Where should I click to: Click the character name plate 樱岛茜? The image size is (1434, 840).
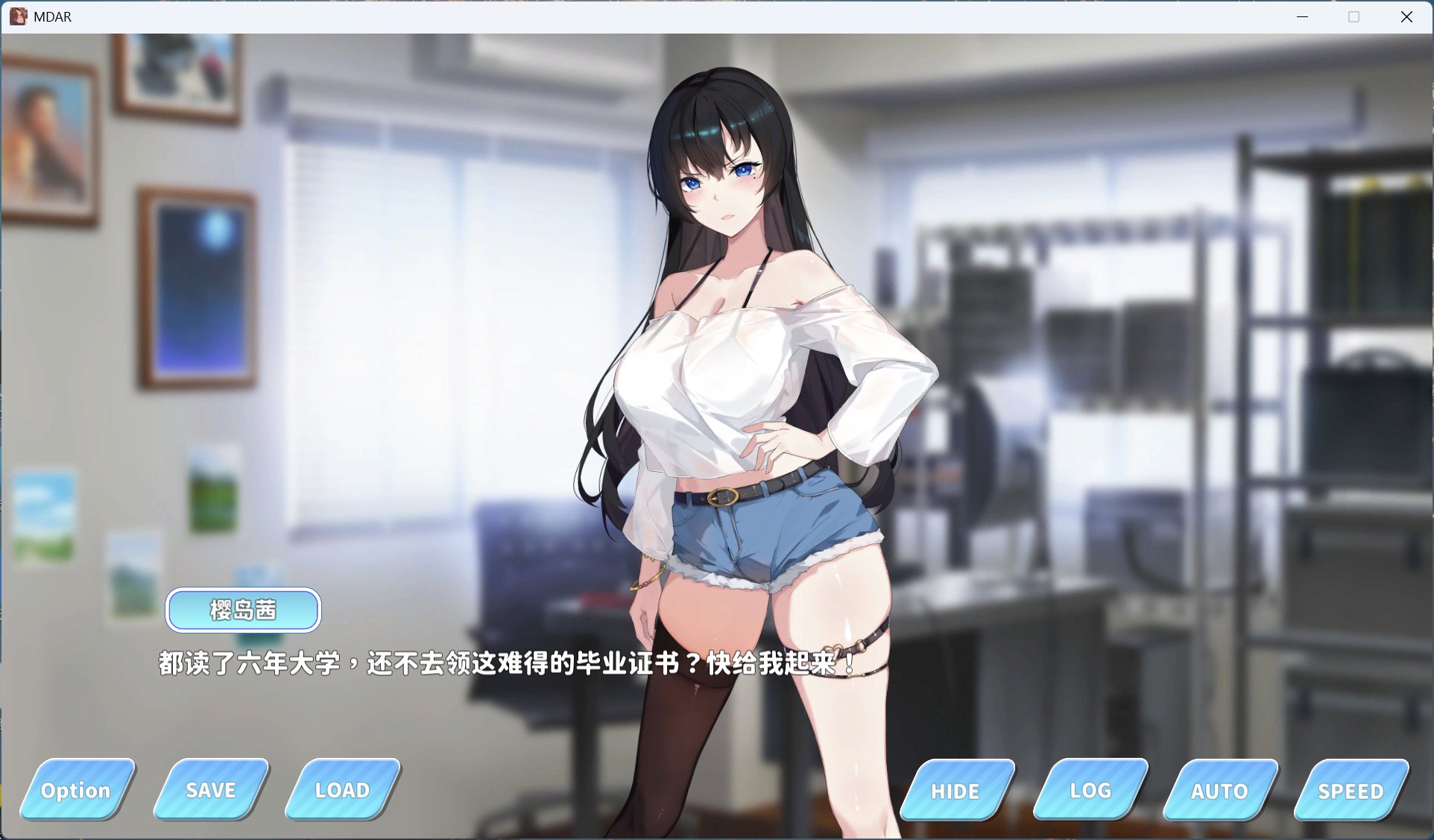coord(243,610)
